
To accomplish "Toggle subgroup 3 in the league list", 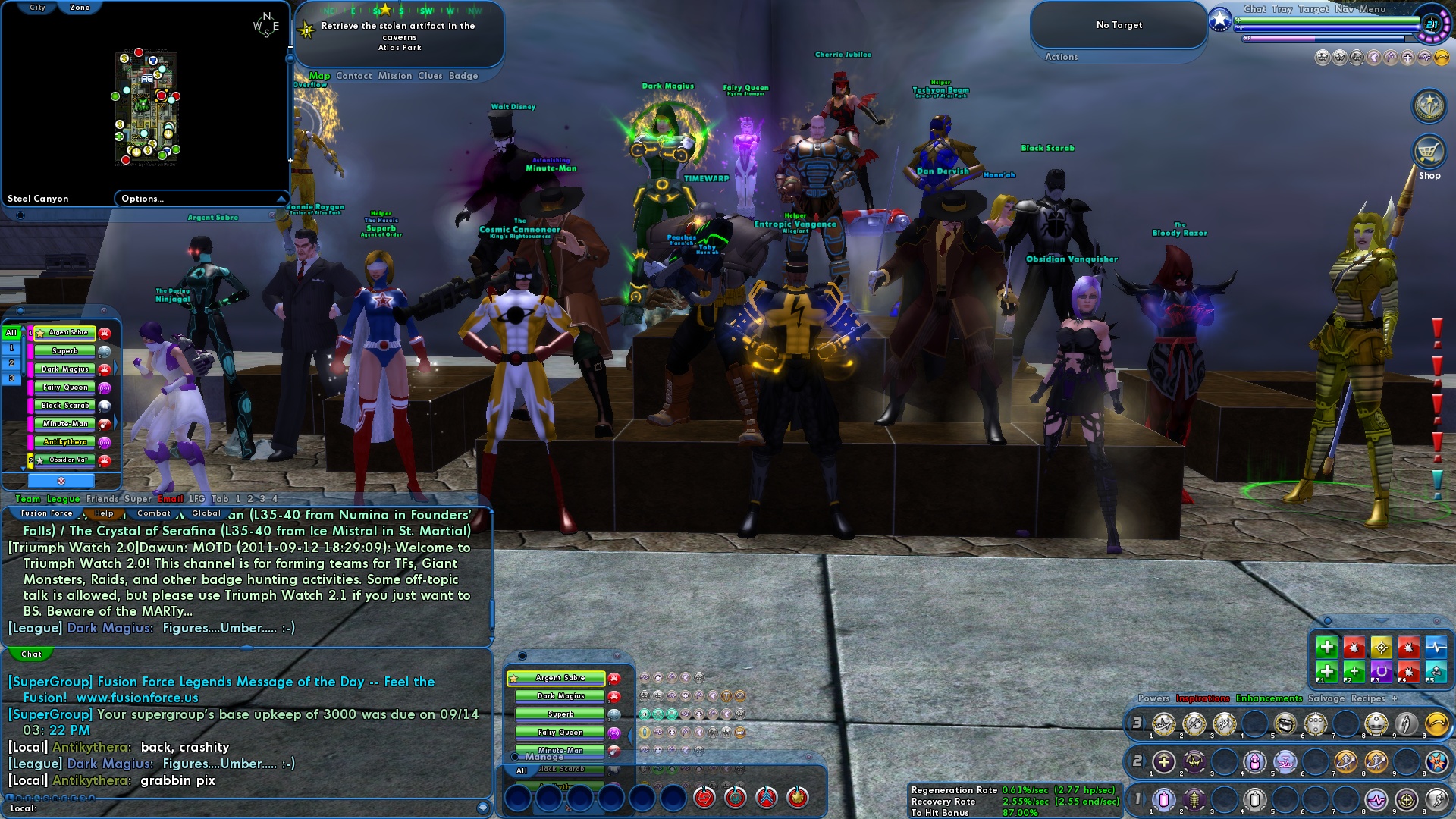I will click(x=10, y=378).
